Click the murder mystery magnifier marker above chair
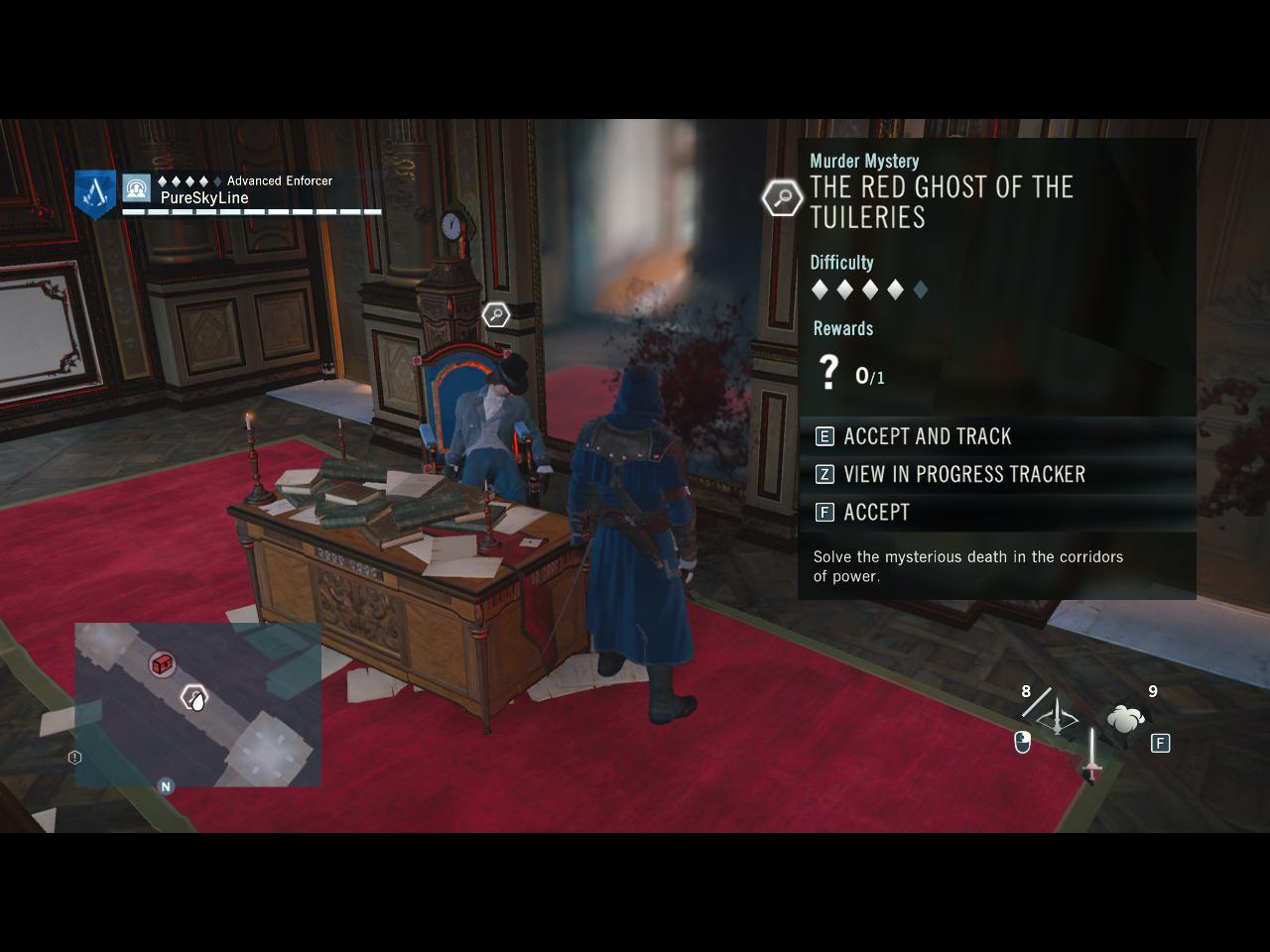Viewport: 1270px width, 952px height. pyautogui.click(x=495, y=315)
